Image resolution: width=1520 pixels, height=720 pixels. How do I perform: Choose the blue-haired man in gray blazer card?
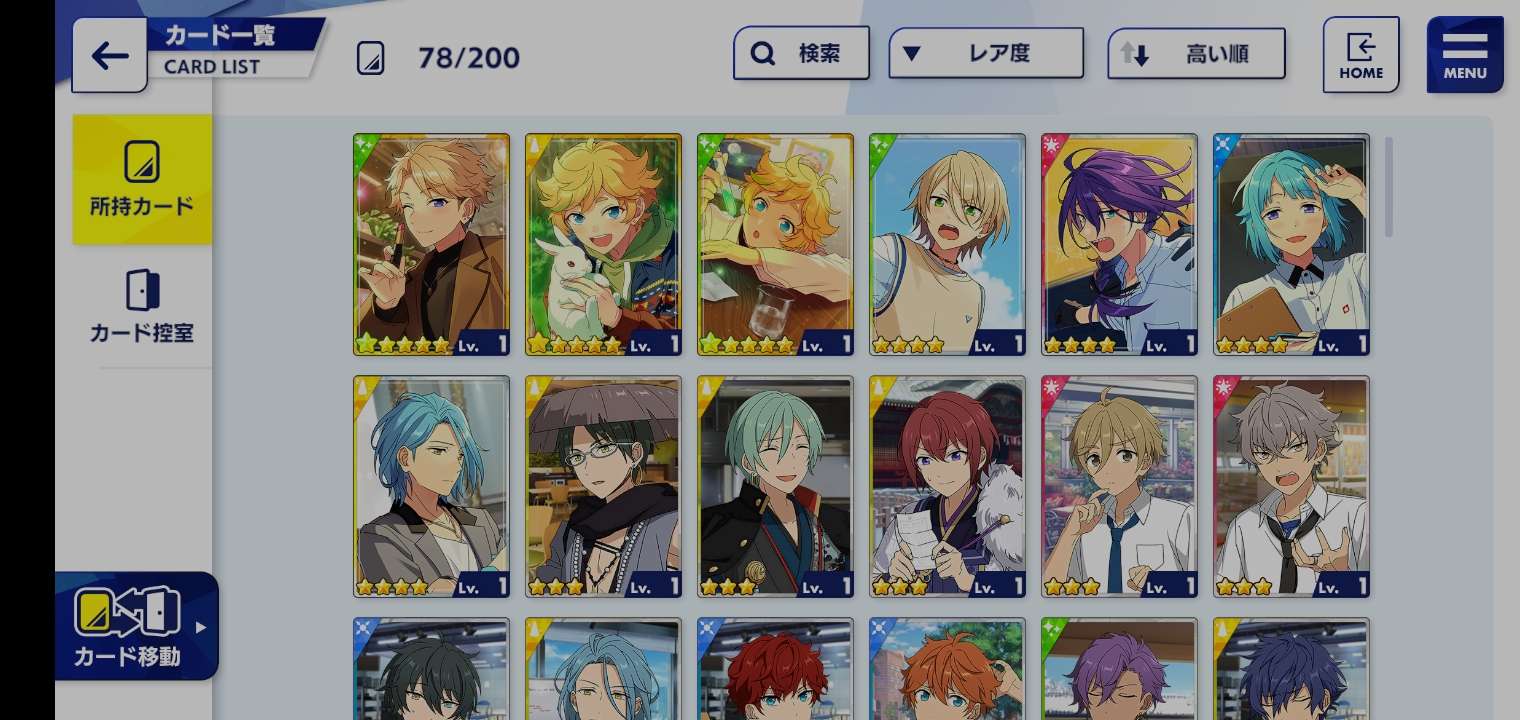coord(431,486)
